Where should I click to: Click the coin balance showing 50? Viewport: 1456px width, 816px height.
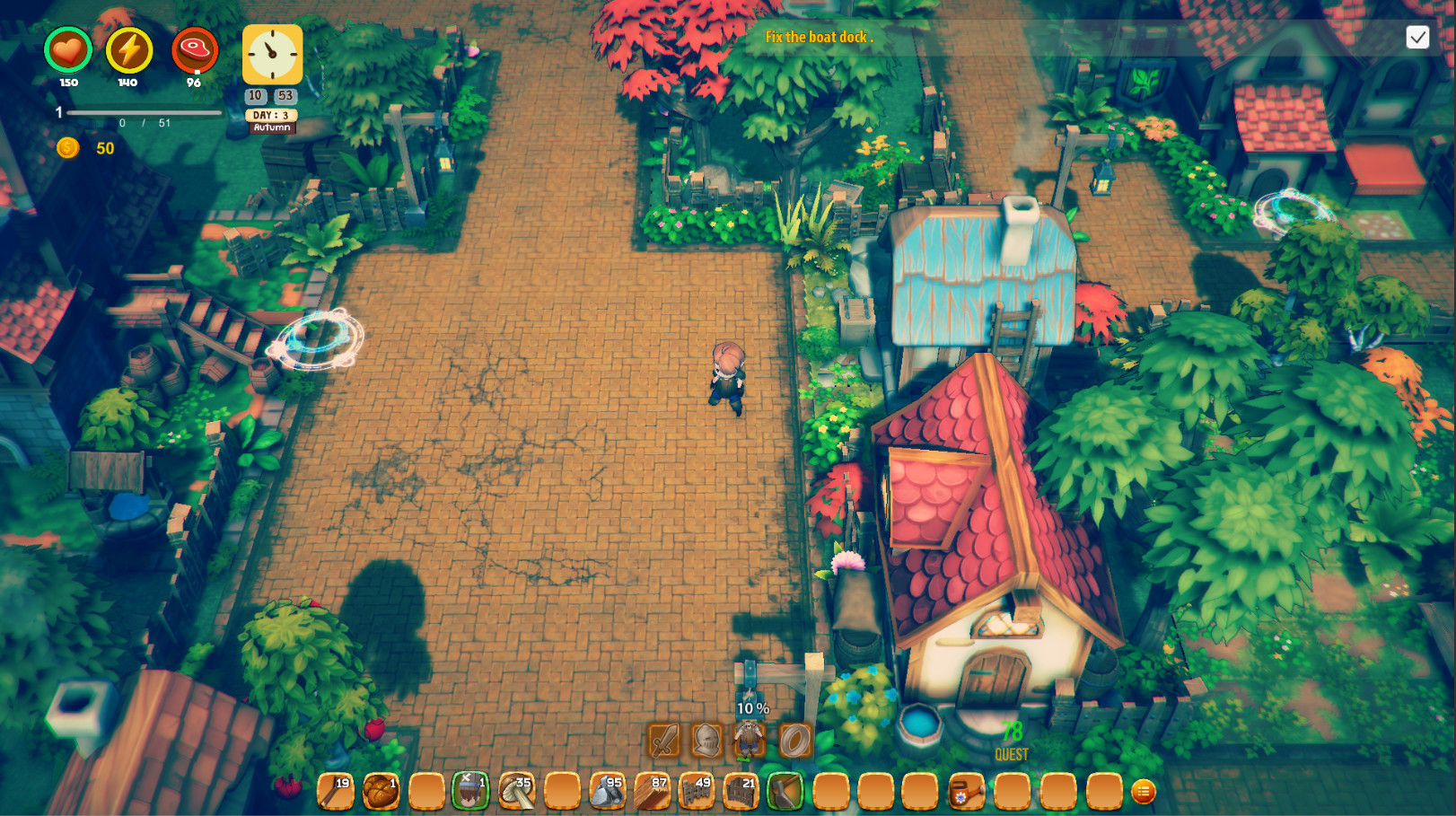(83, 149)
